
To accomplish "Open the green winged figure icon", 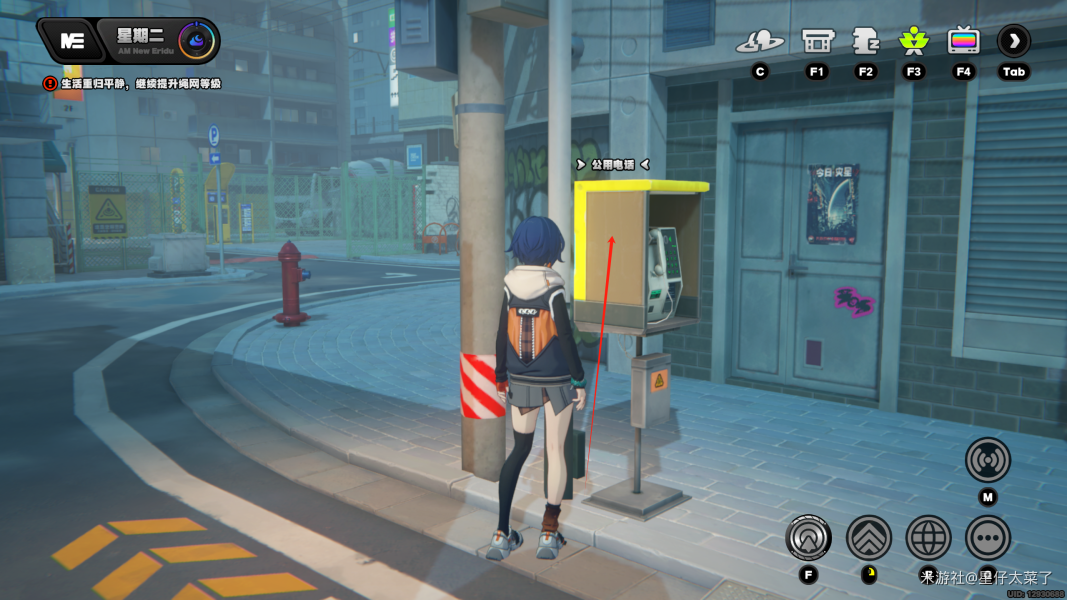I will click(913, 41).
